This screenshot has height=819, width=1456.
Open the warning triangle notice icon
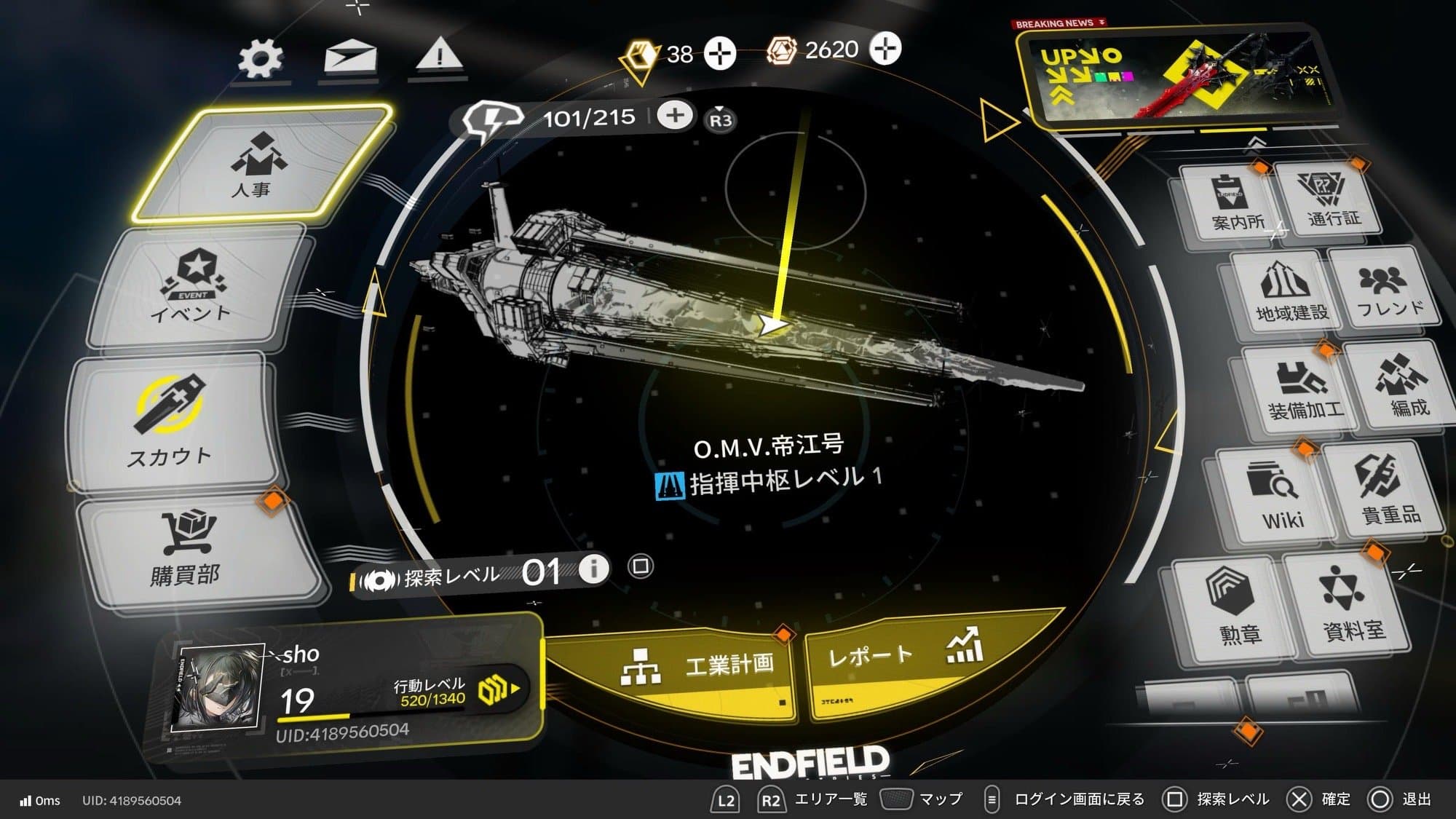tap(439, 55)
